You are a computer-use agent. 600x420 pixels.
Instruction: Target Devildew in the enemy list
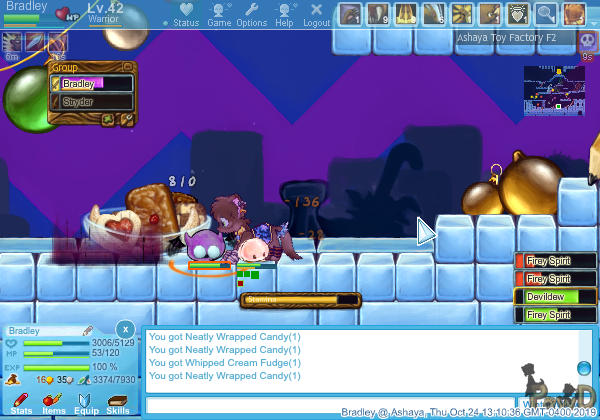552,297
